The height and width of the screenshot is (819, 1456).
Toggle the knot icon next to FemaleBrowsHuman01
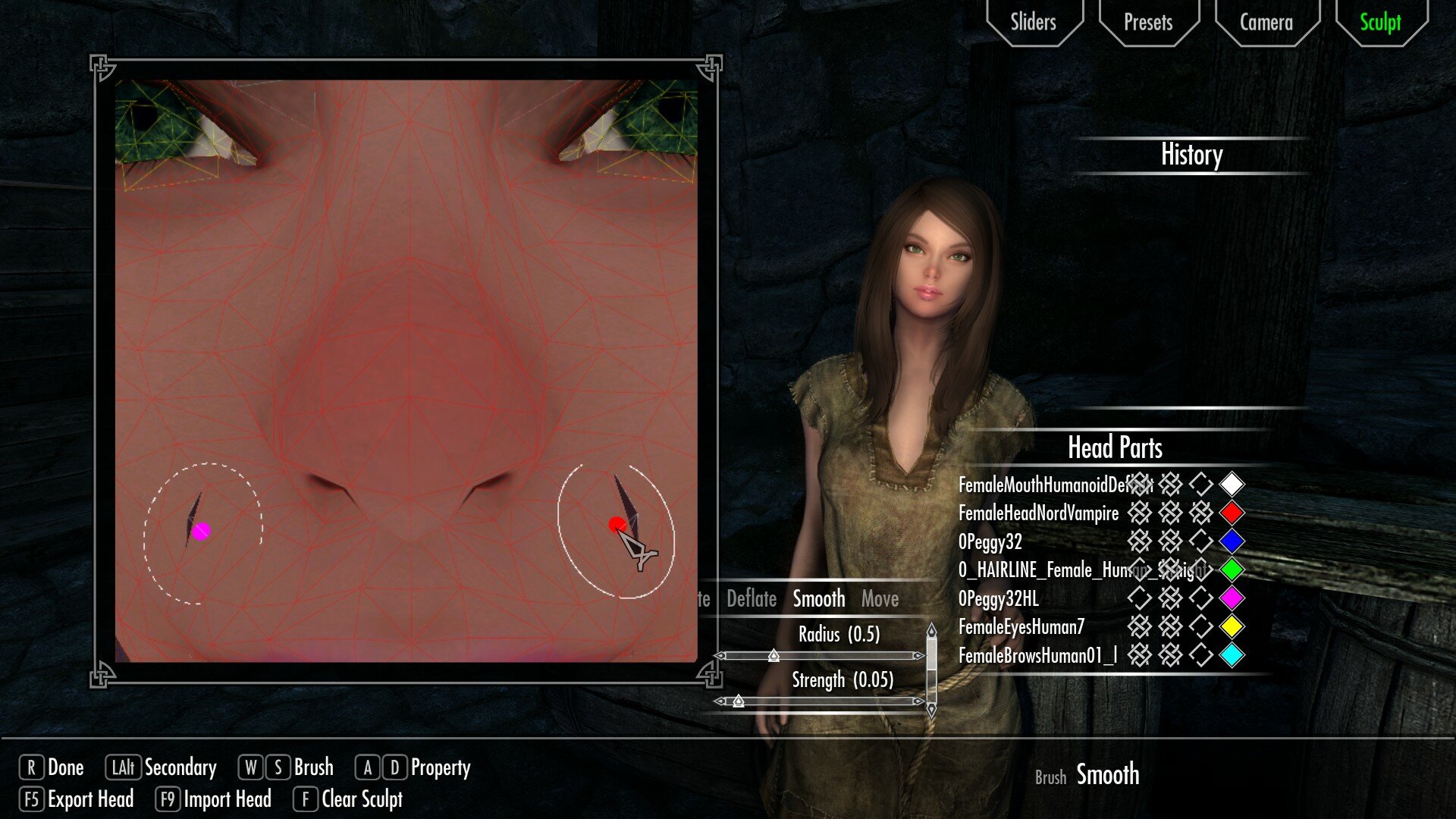click(1141, 654)
